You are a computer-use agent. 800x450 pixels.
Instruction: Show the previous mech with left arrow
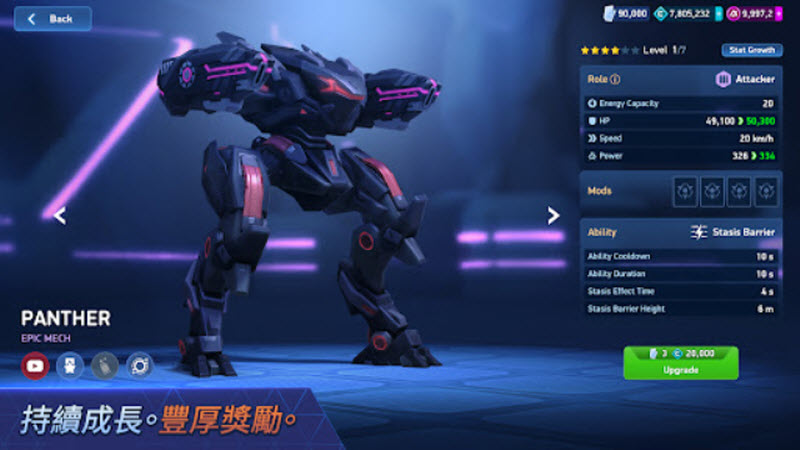pyautogui.click(x=60, y=215)
